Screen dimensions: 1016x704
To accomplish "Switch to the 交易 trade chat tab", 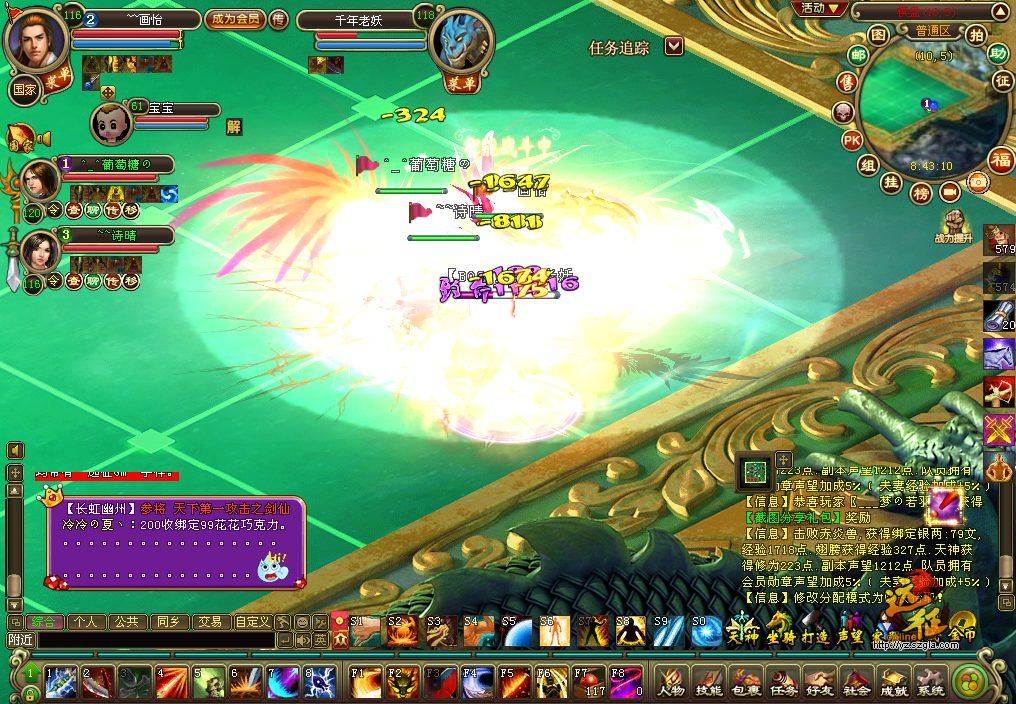I will click(x=208, y=621).
